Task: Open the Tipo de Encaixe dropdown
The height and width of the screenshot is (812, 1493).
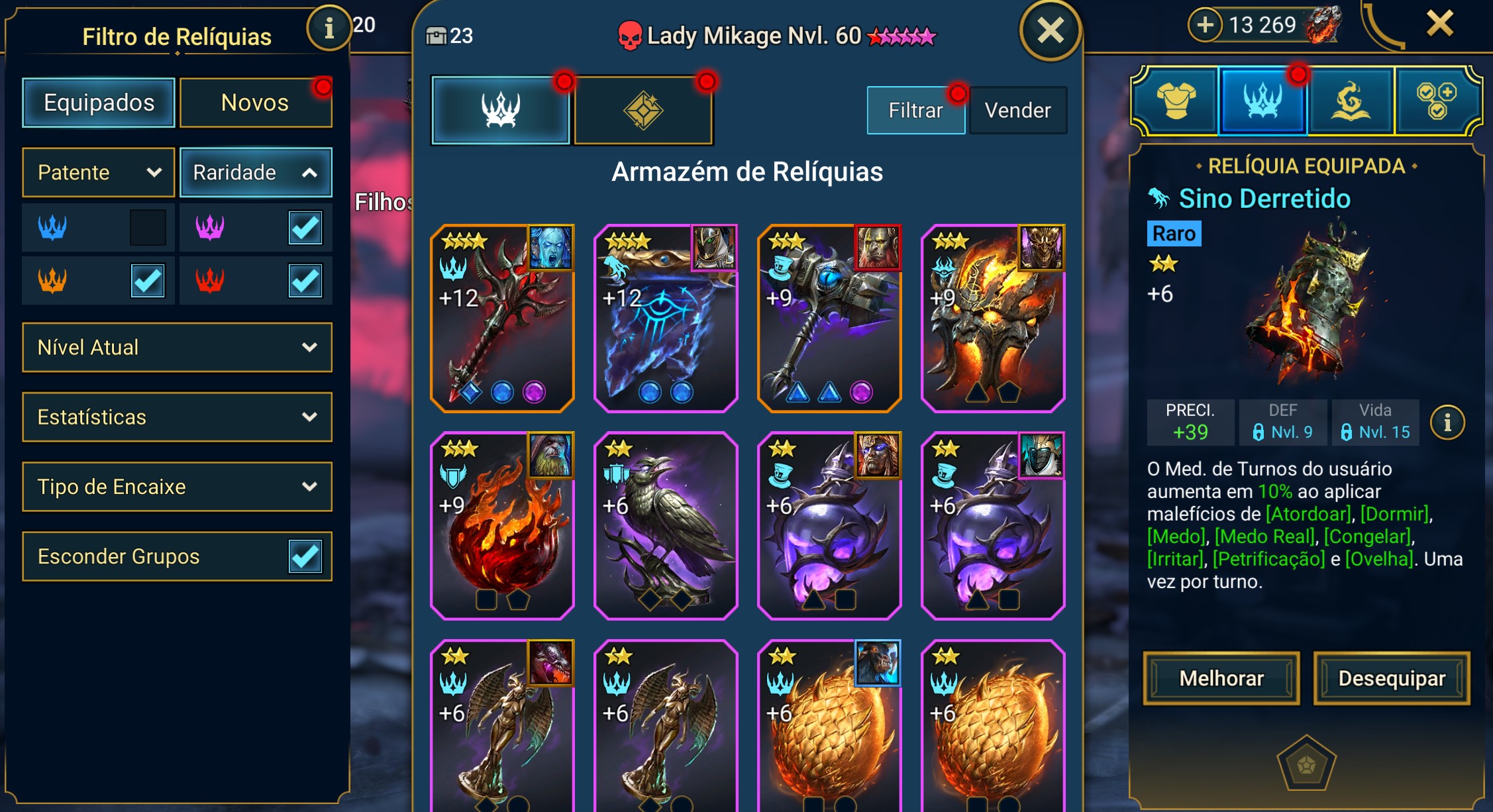Action: coord(177,486)
